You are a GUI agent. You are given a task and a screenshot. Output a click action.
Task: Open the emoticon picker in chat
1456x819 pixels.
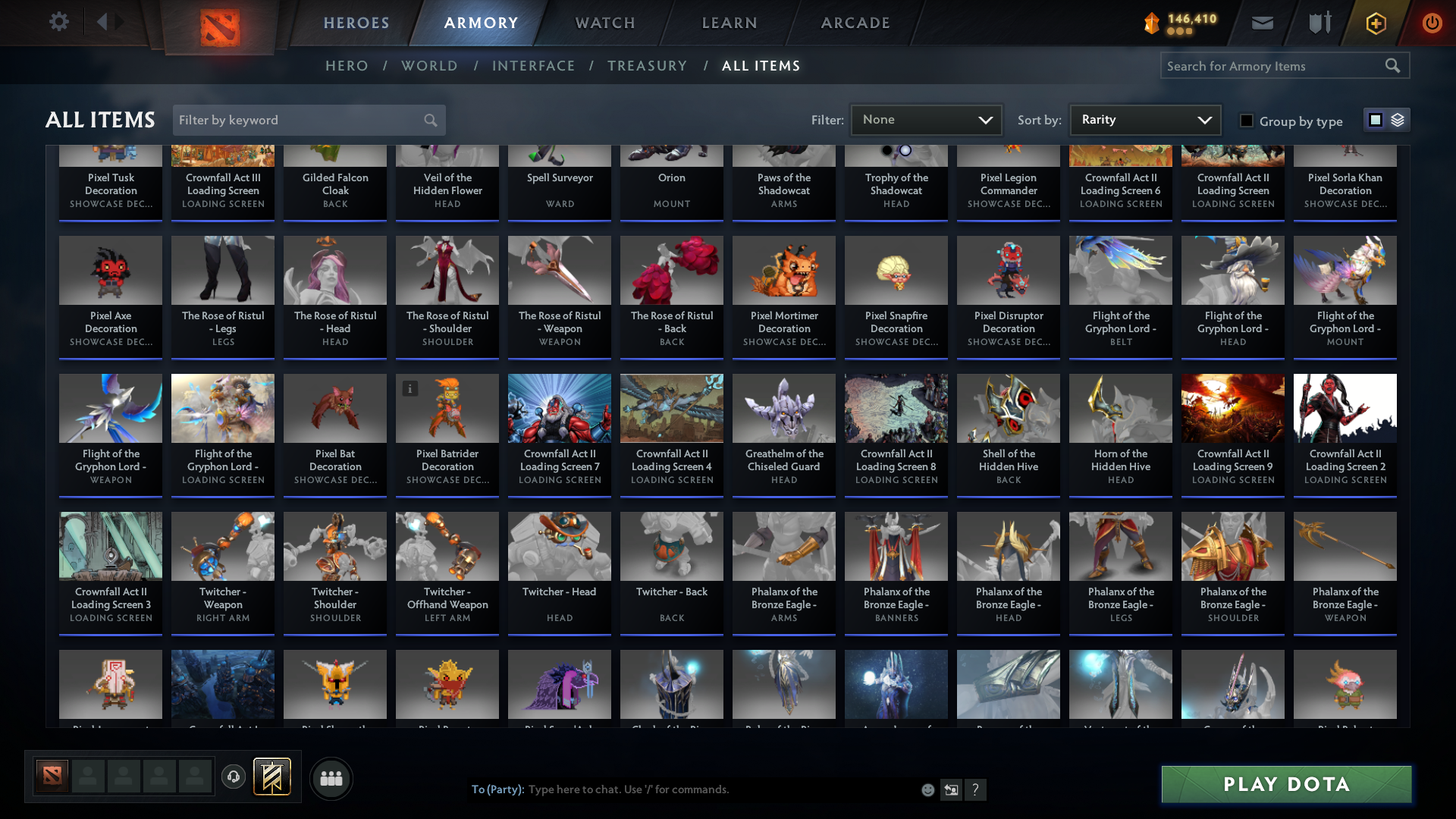pos(927,789)
